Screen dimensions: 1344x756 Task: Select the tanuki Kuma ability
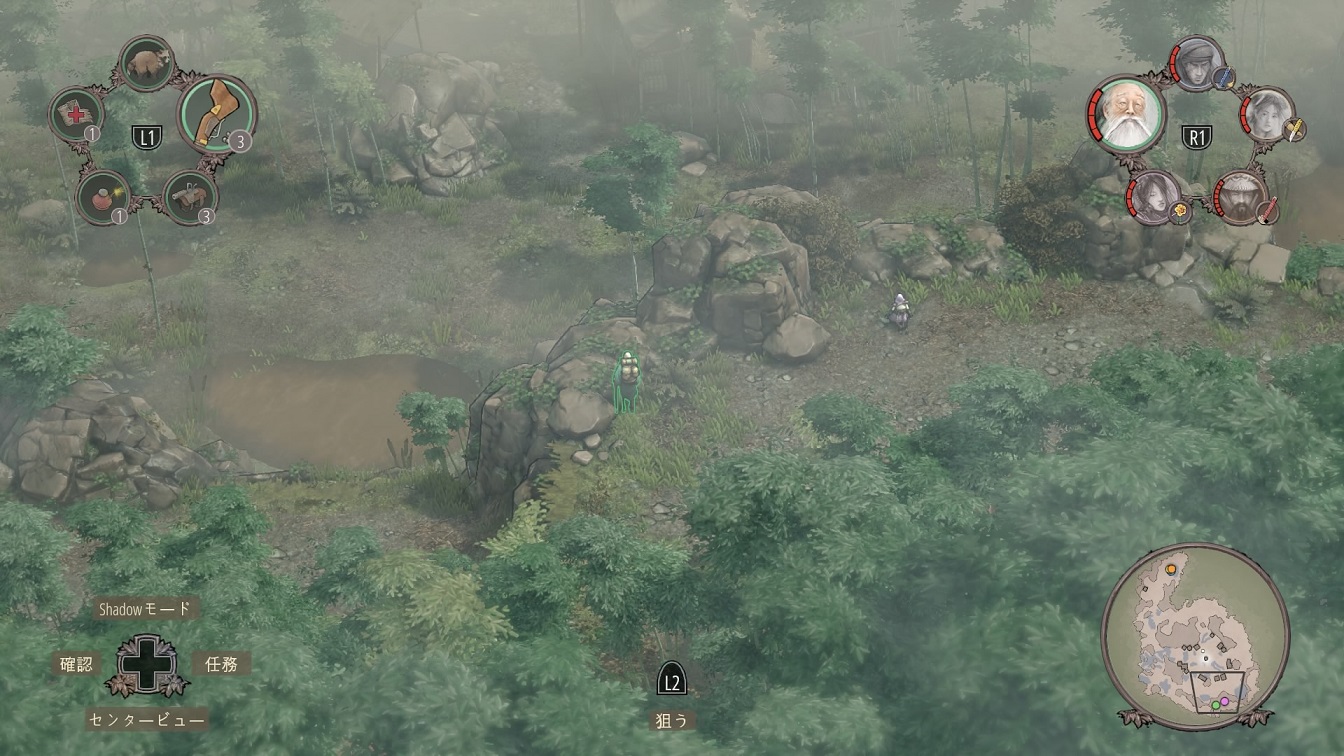coord(148,62)
